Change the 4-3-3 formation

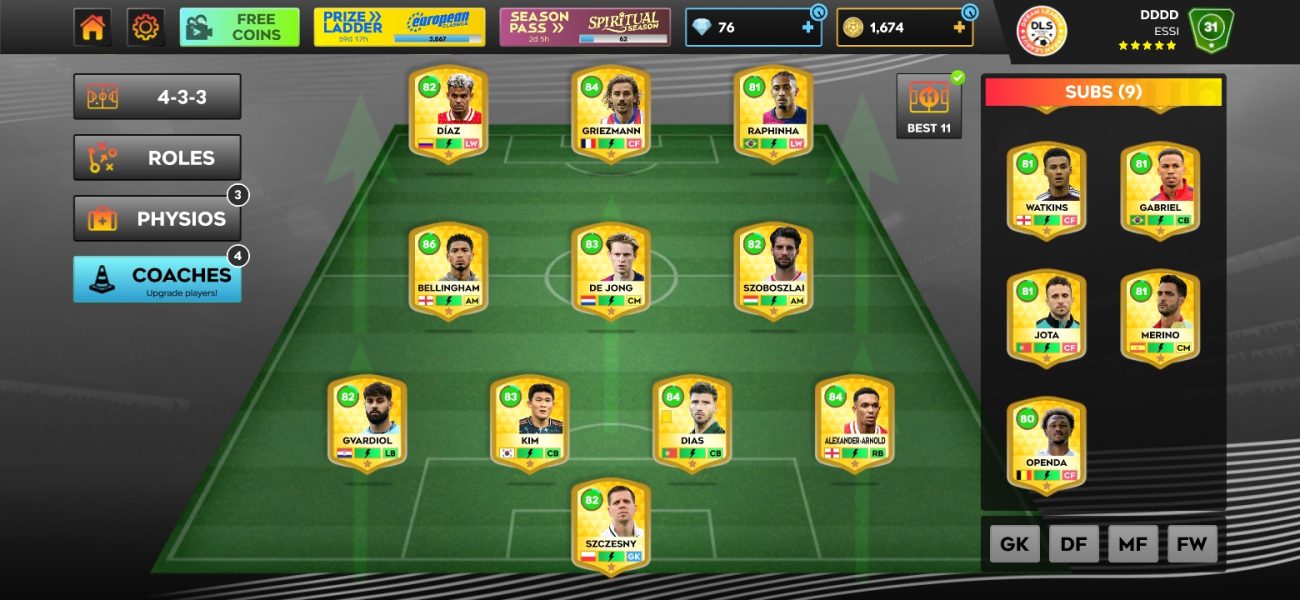[x=157, y=97]
